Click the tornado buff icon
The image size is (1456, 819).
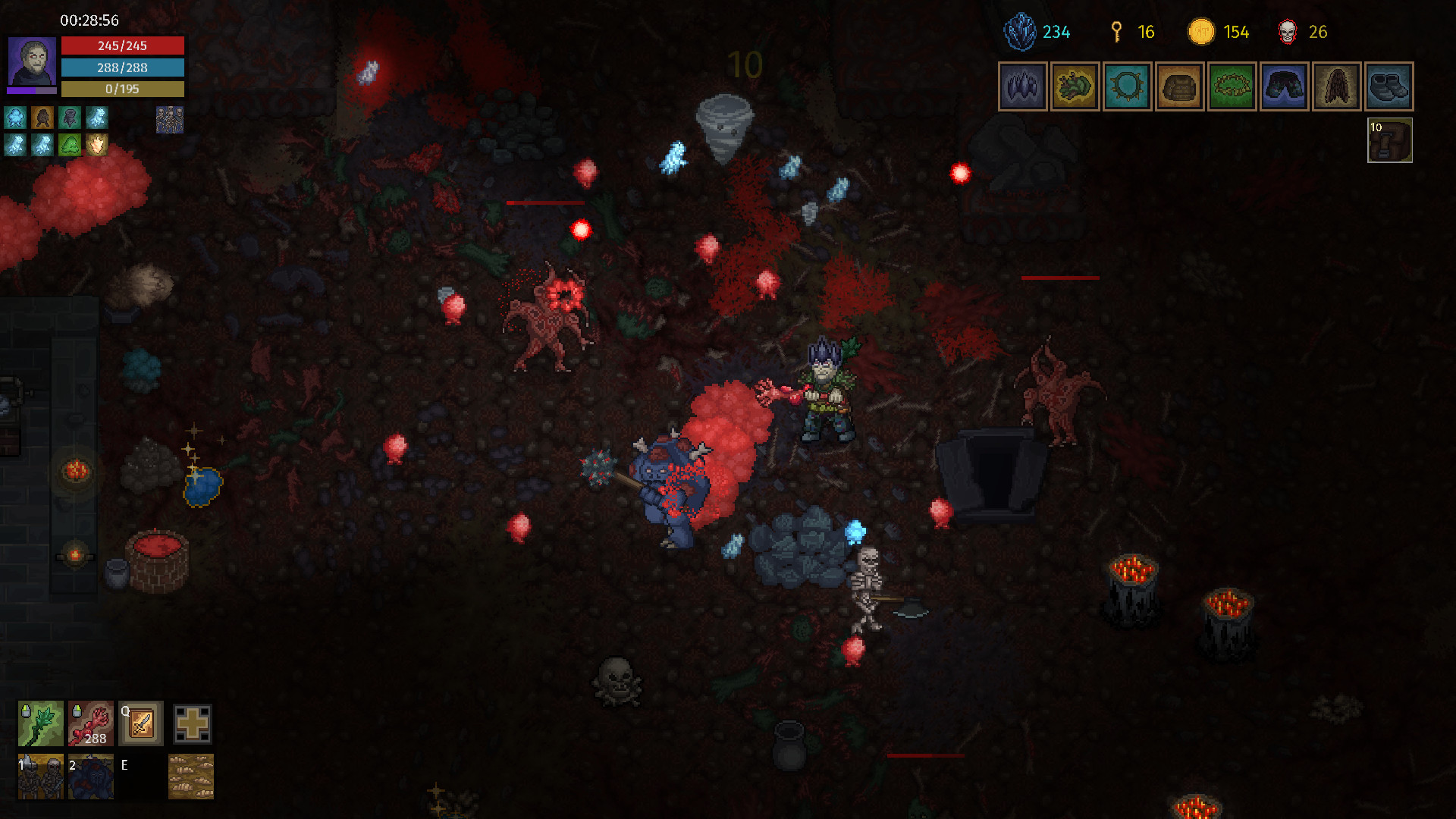pos(69,117)
